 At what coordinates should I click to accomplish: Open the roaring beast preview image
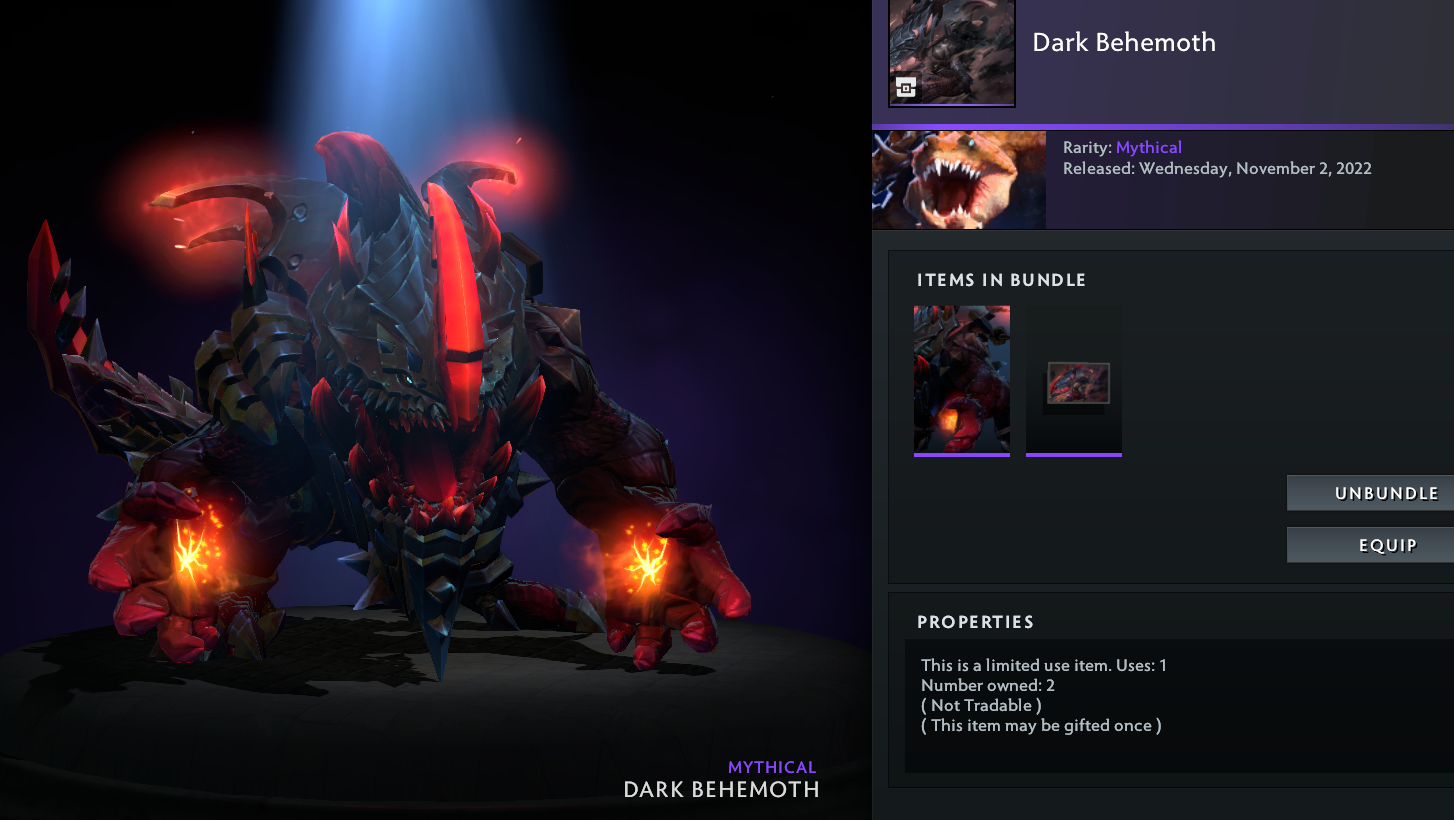pyautogui.click(x=959, y=180)
